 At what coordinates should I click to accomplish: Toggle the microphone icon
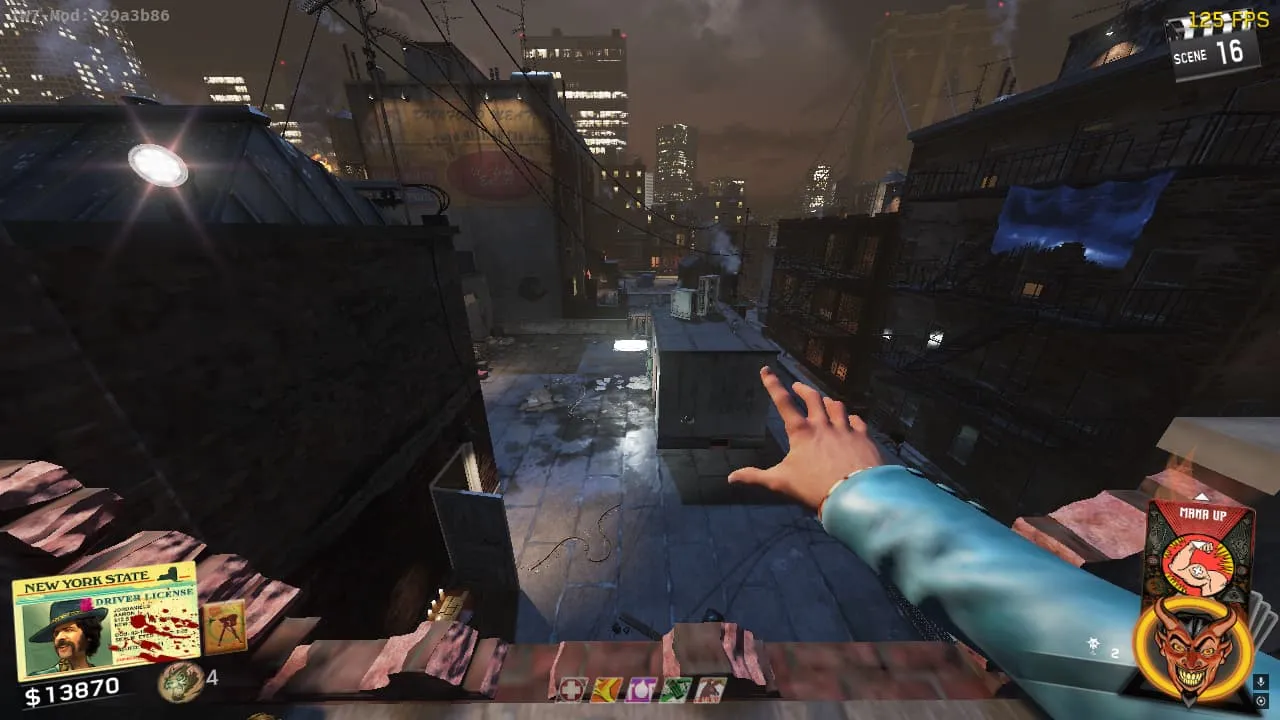(1262, 682)
